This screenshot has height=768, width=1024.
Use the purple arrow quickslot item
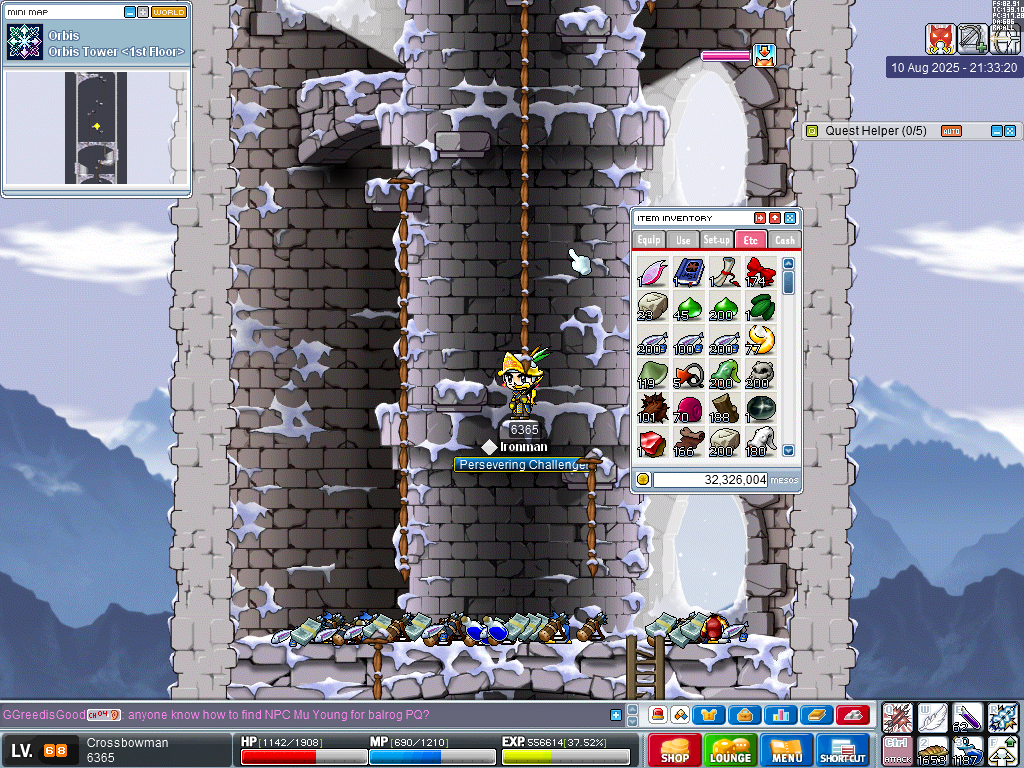(x=968, y=717)
